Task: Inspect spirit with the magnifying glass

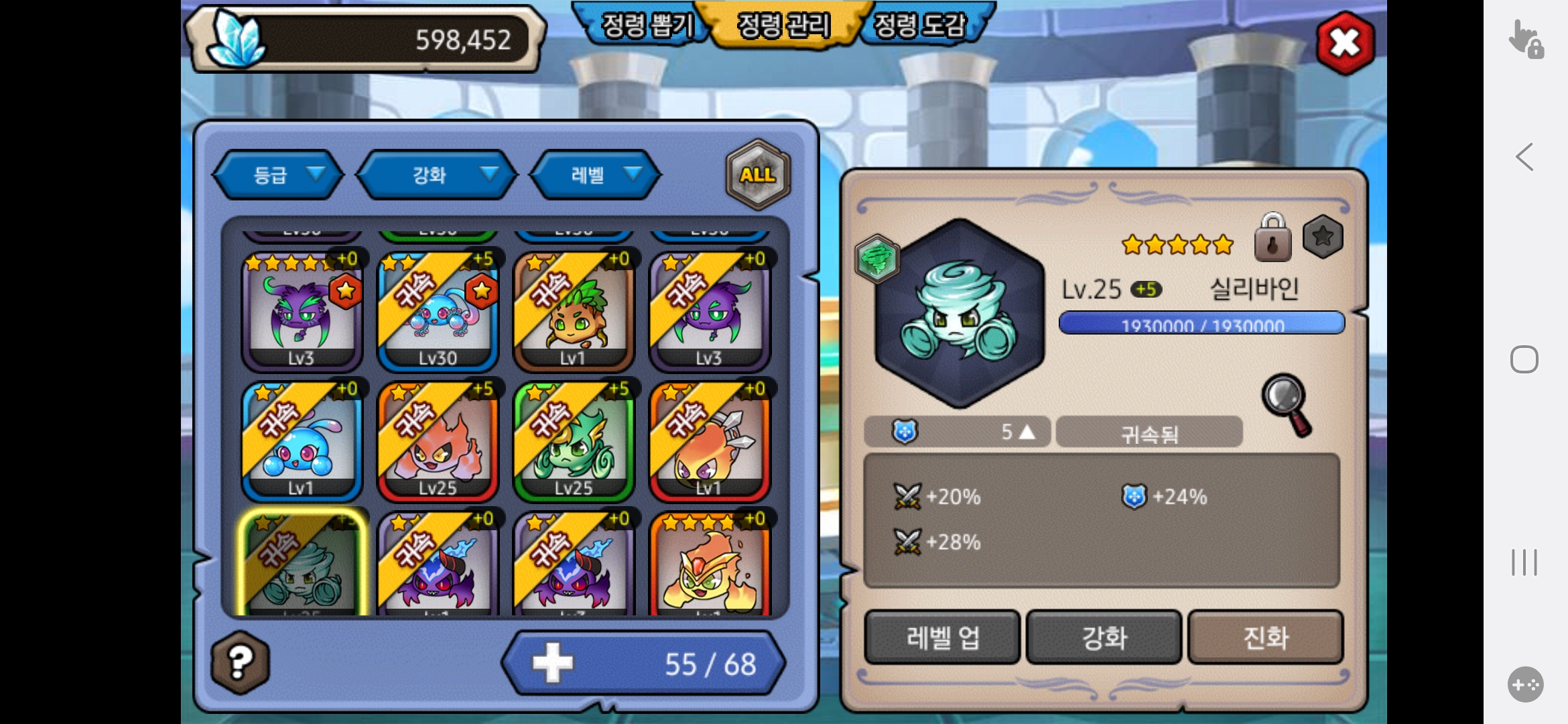Action: pyautogui.click(x=1287, y=404)
